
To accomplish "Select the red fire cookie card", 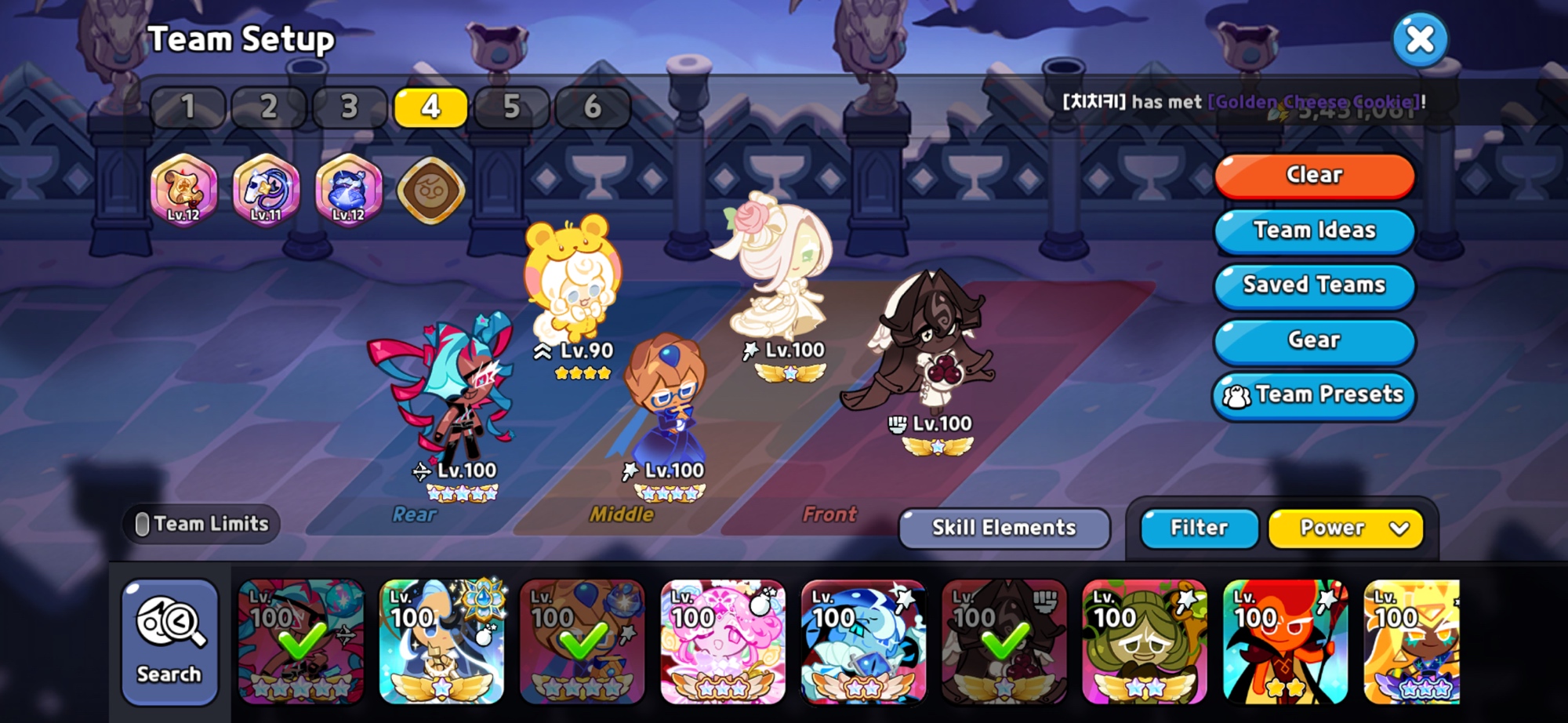I will tap(1285, 642).
